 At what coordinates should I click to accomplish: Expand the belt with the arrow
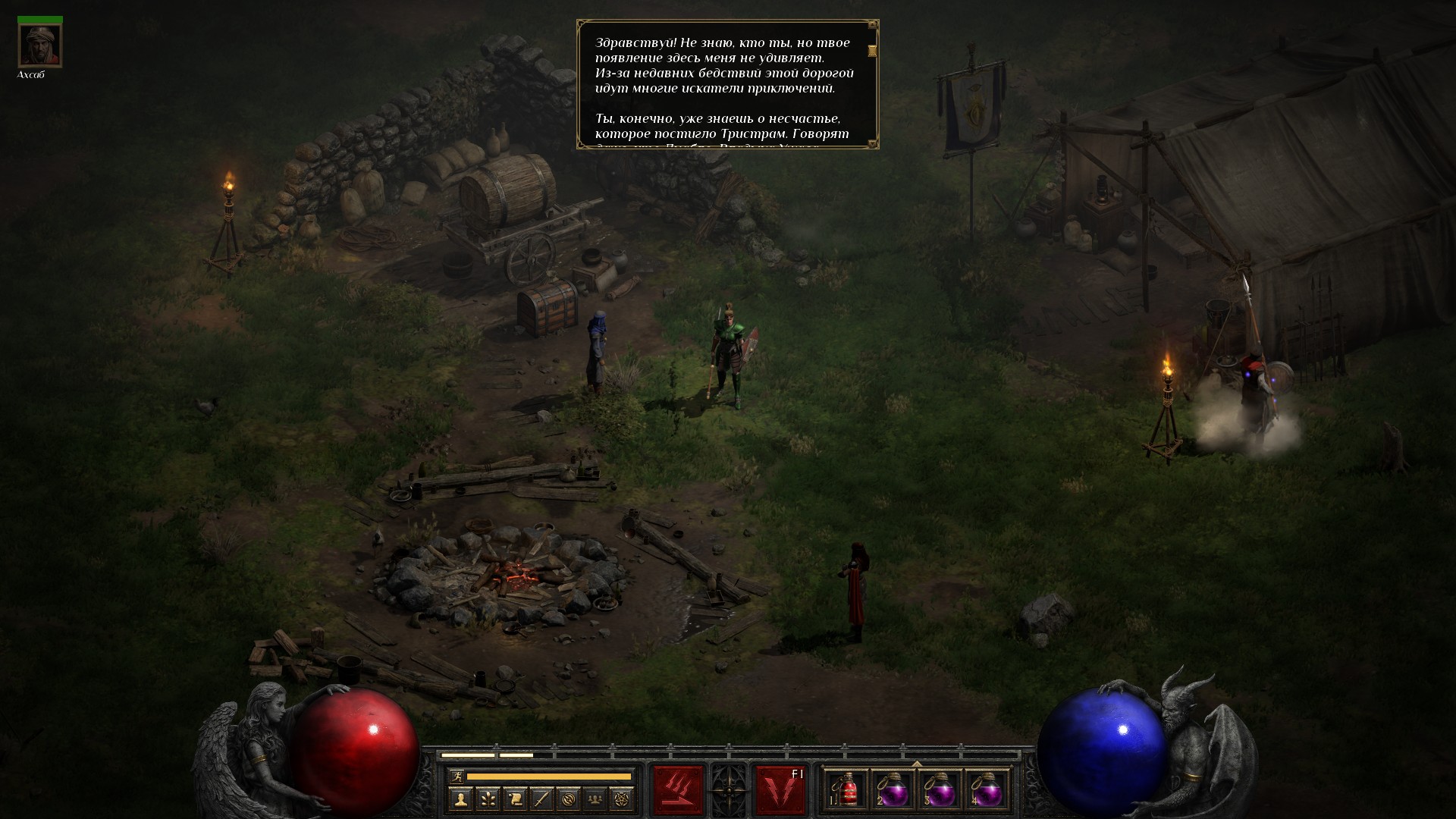tap(917, 764)
